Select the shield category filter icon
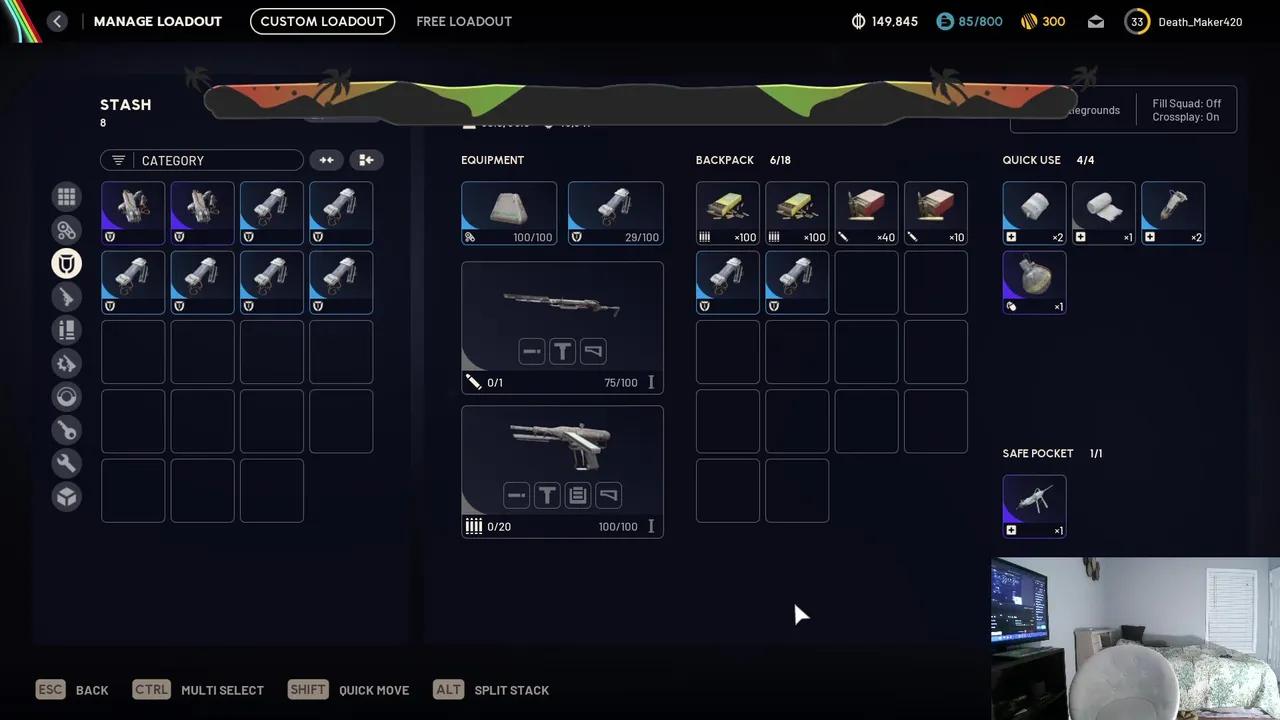 [x=67, y=264]
